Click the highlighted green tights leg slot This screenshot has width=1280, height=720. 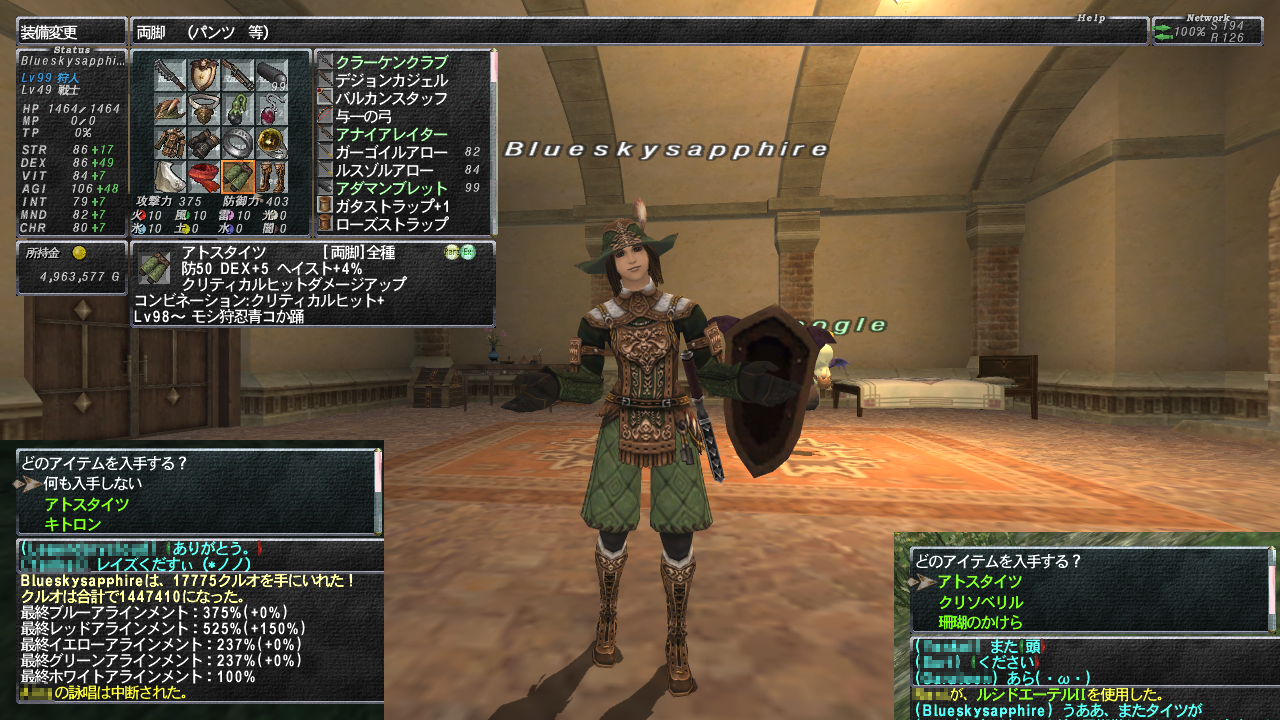pos(238,177)
